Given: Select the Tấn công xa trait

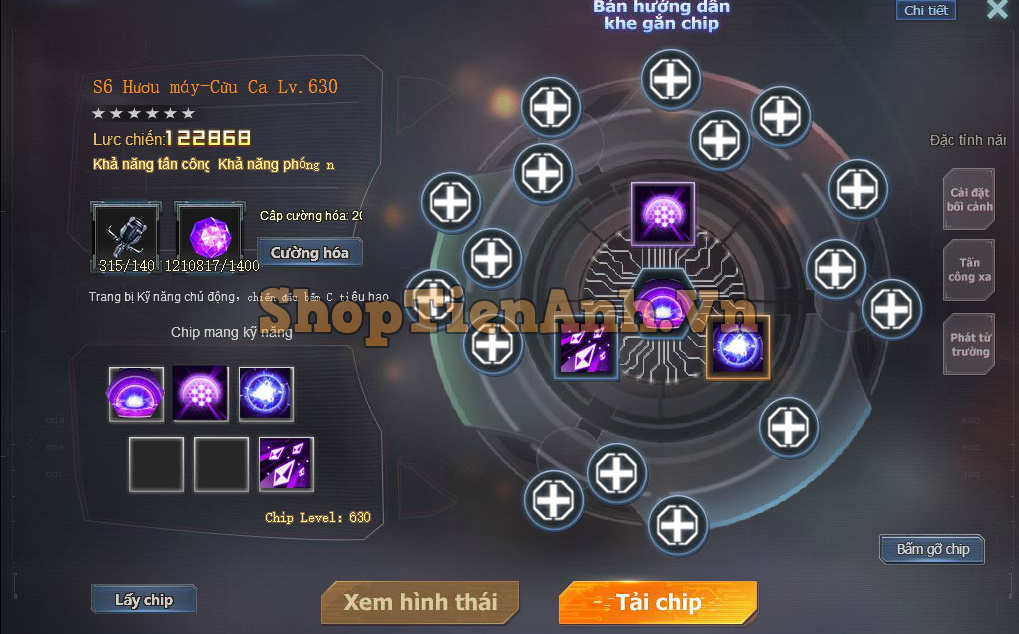Looking at the screenshot, I should click(970, 270).
